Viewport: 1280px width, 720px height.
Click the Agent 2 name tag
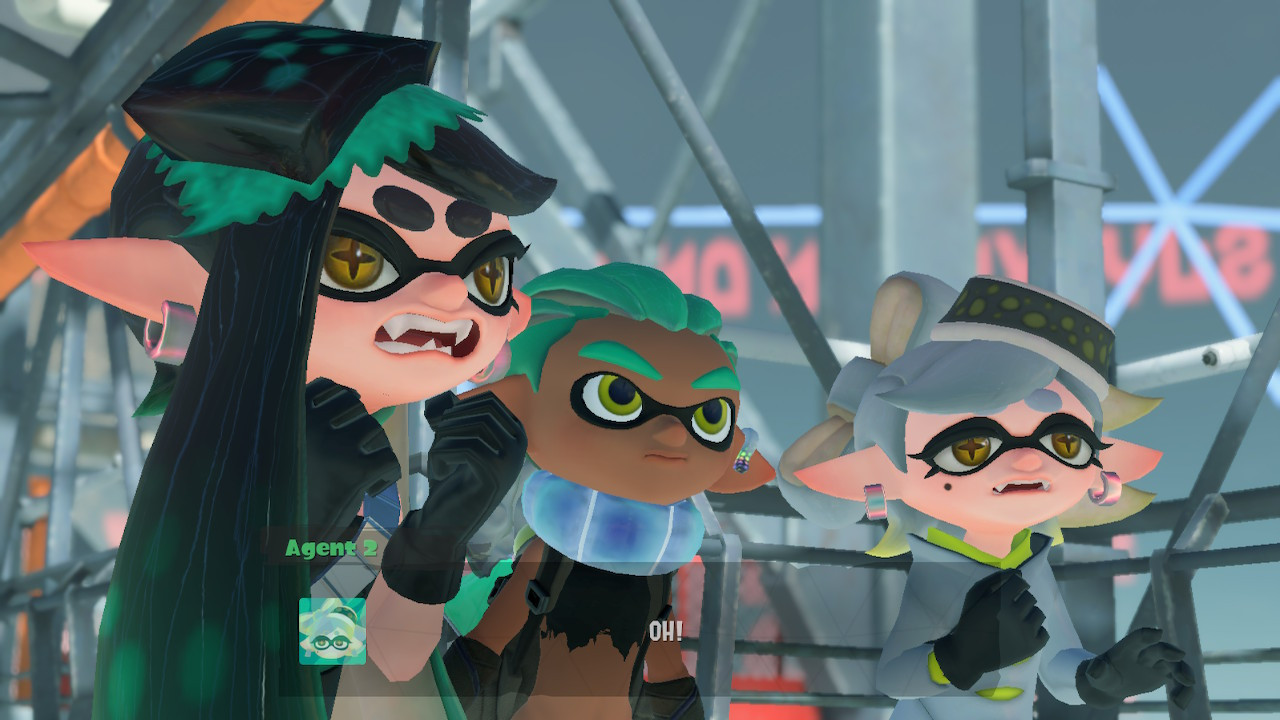click(x=330, y=548)
